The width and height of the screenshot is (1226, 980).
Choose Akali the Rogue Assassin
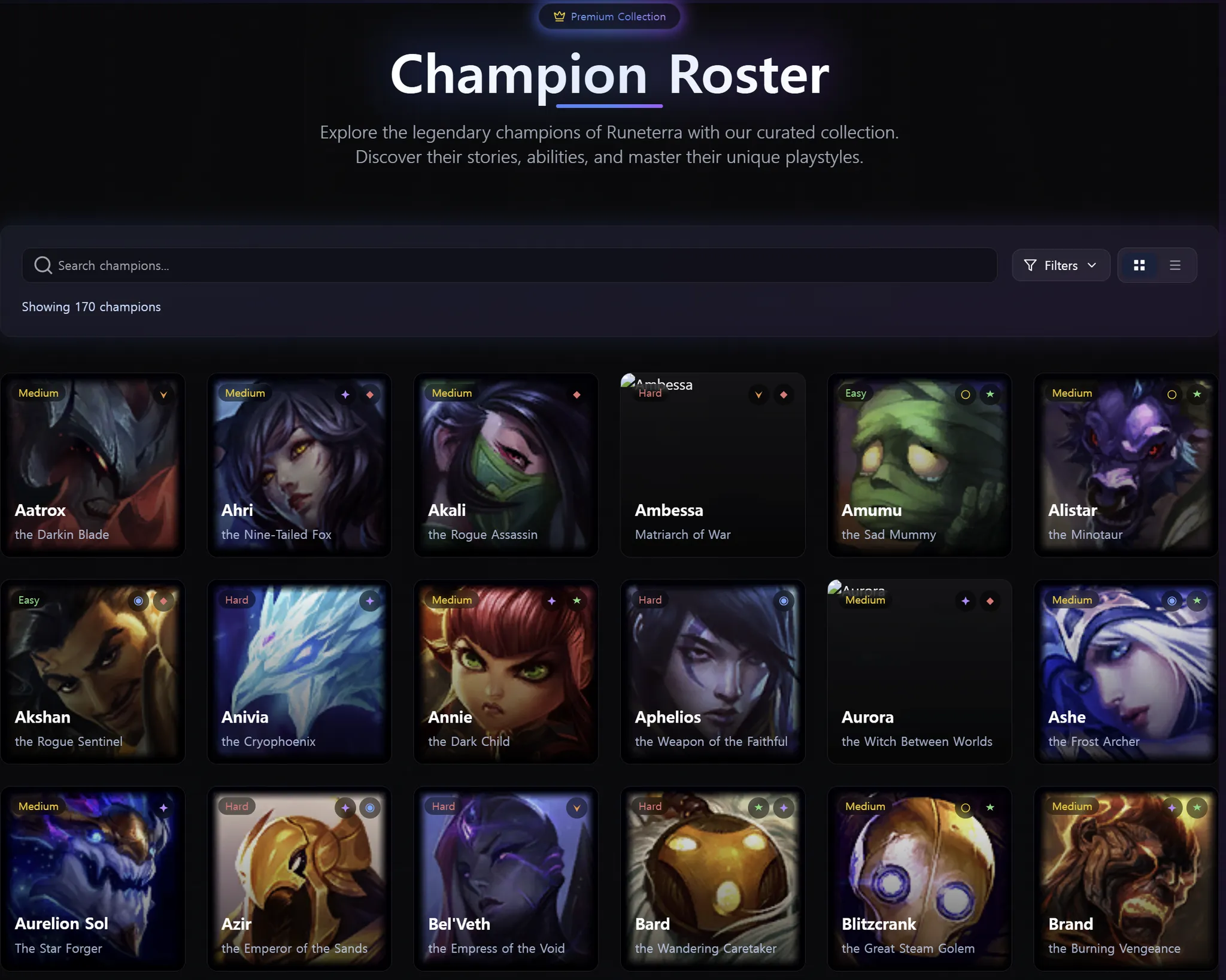tap(506, 465)
